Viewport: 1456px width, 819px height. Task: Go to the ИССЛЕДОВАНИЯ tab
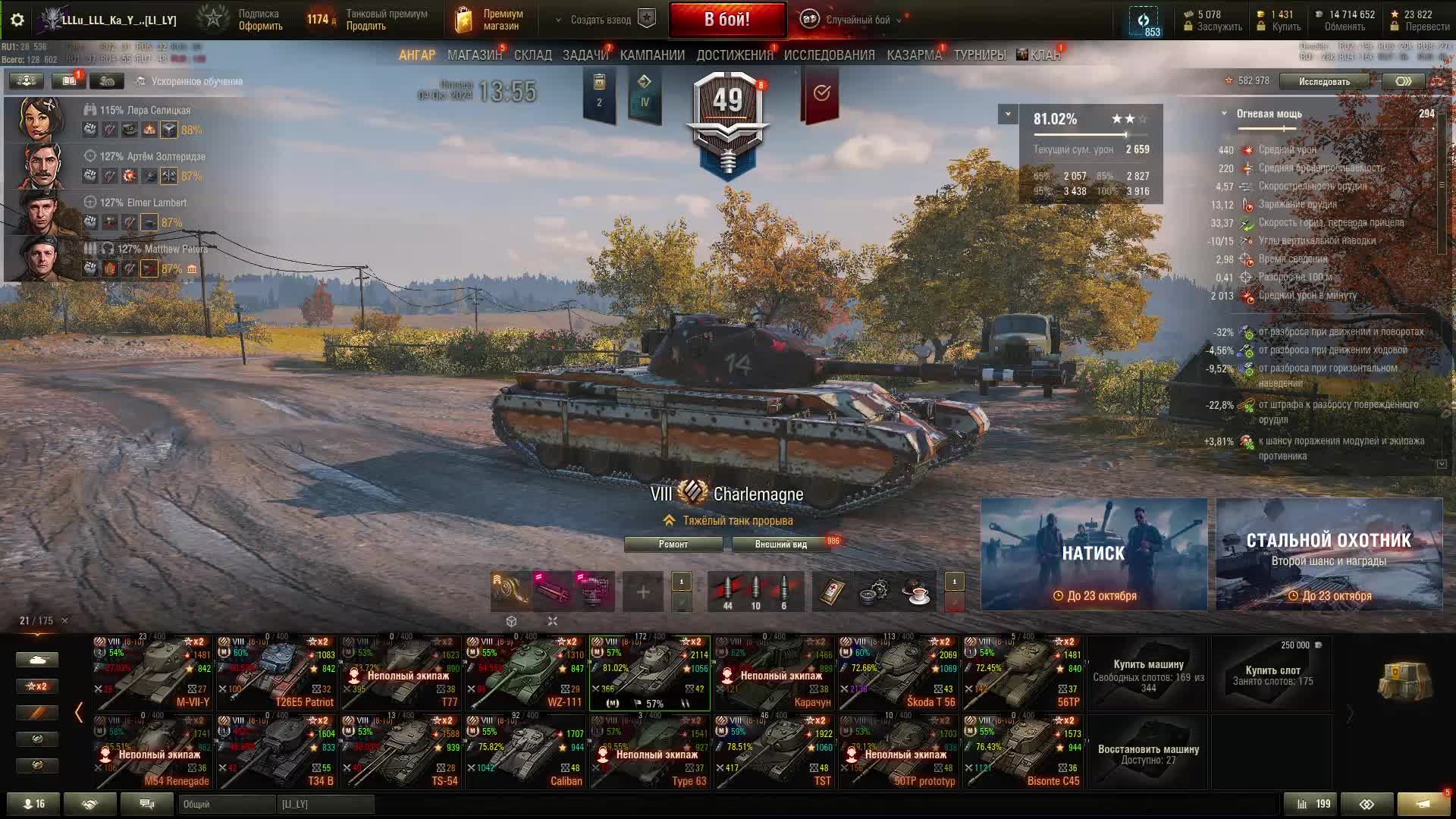tap(829, 55)
